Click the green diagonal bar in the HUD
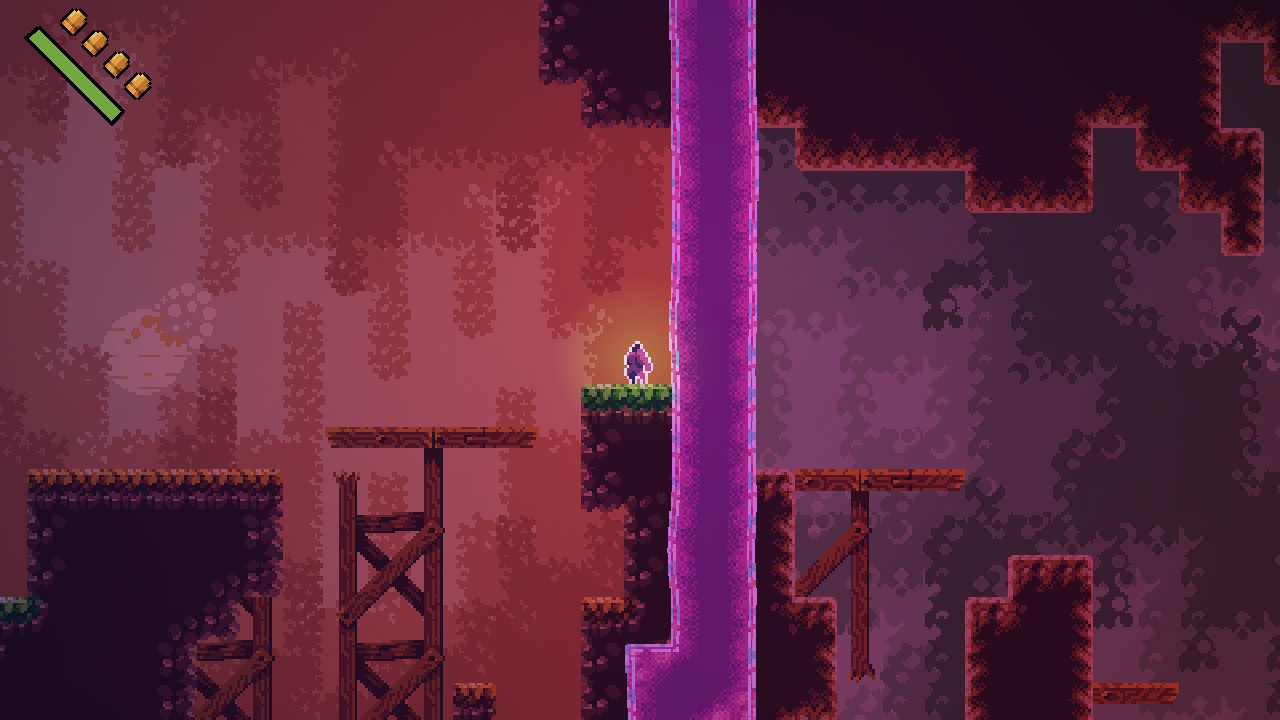1280x720 pixels. tap(74, 72)
